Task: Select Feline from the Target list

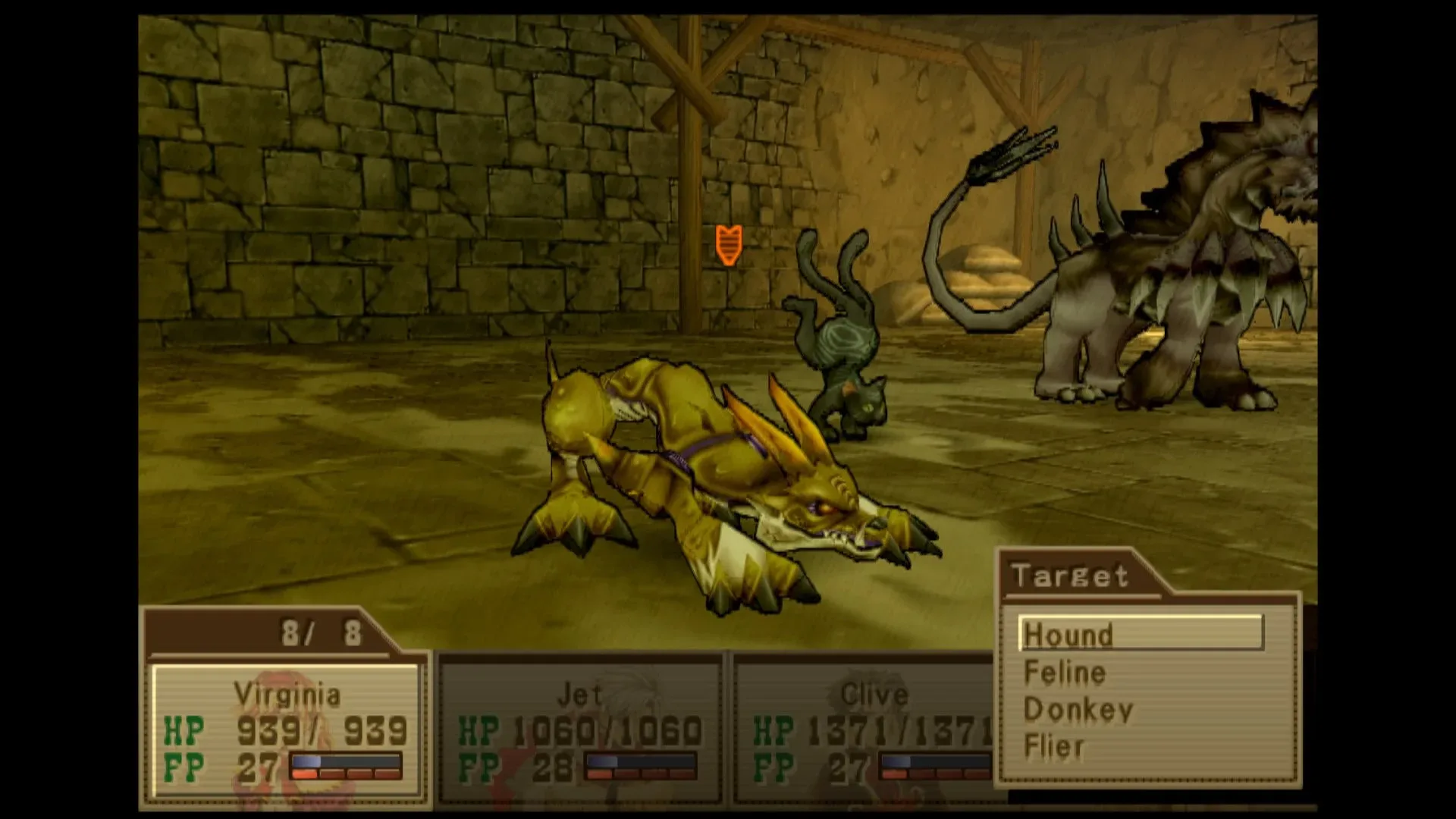Action: click(x=1065, y=672)
